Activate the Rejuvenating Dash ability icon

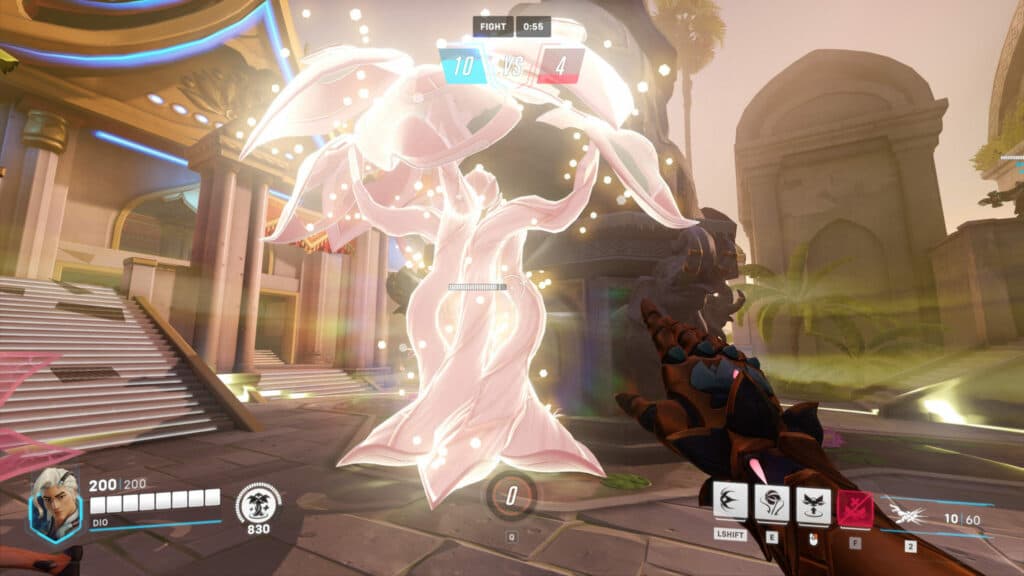pos(730,500)
